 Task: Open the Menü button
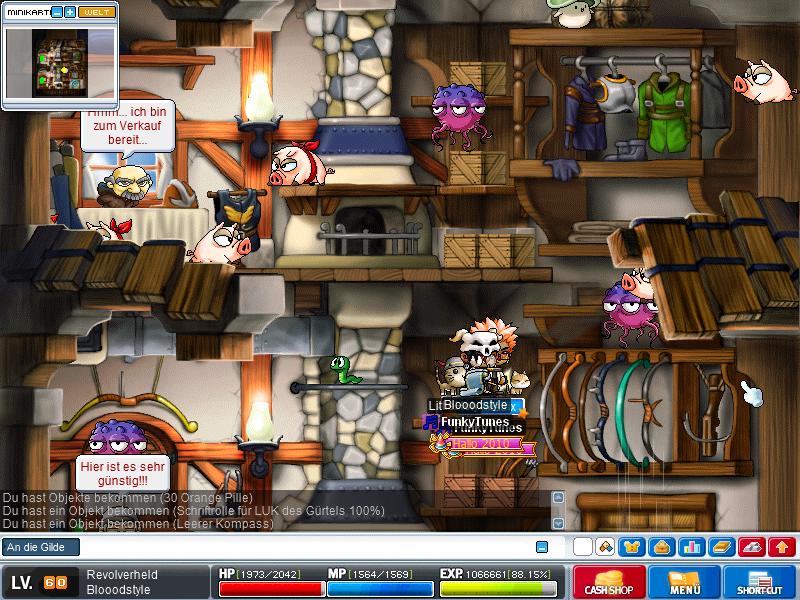[684, 583]
